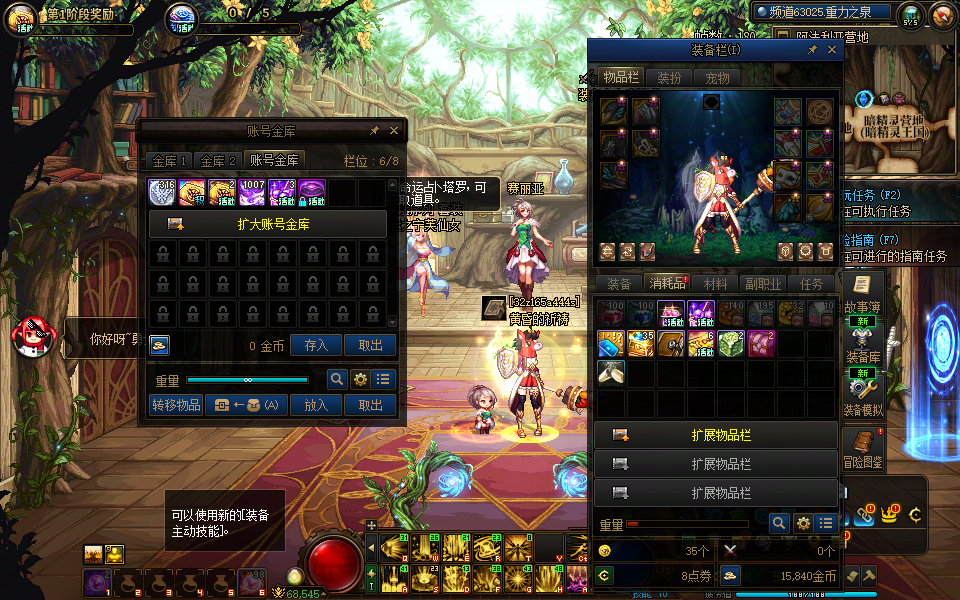Select the green cube item in inventory
Viewport: 960px width, 600px height.
point(731,344)
